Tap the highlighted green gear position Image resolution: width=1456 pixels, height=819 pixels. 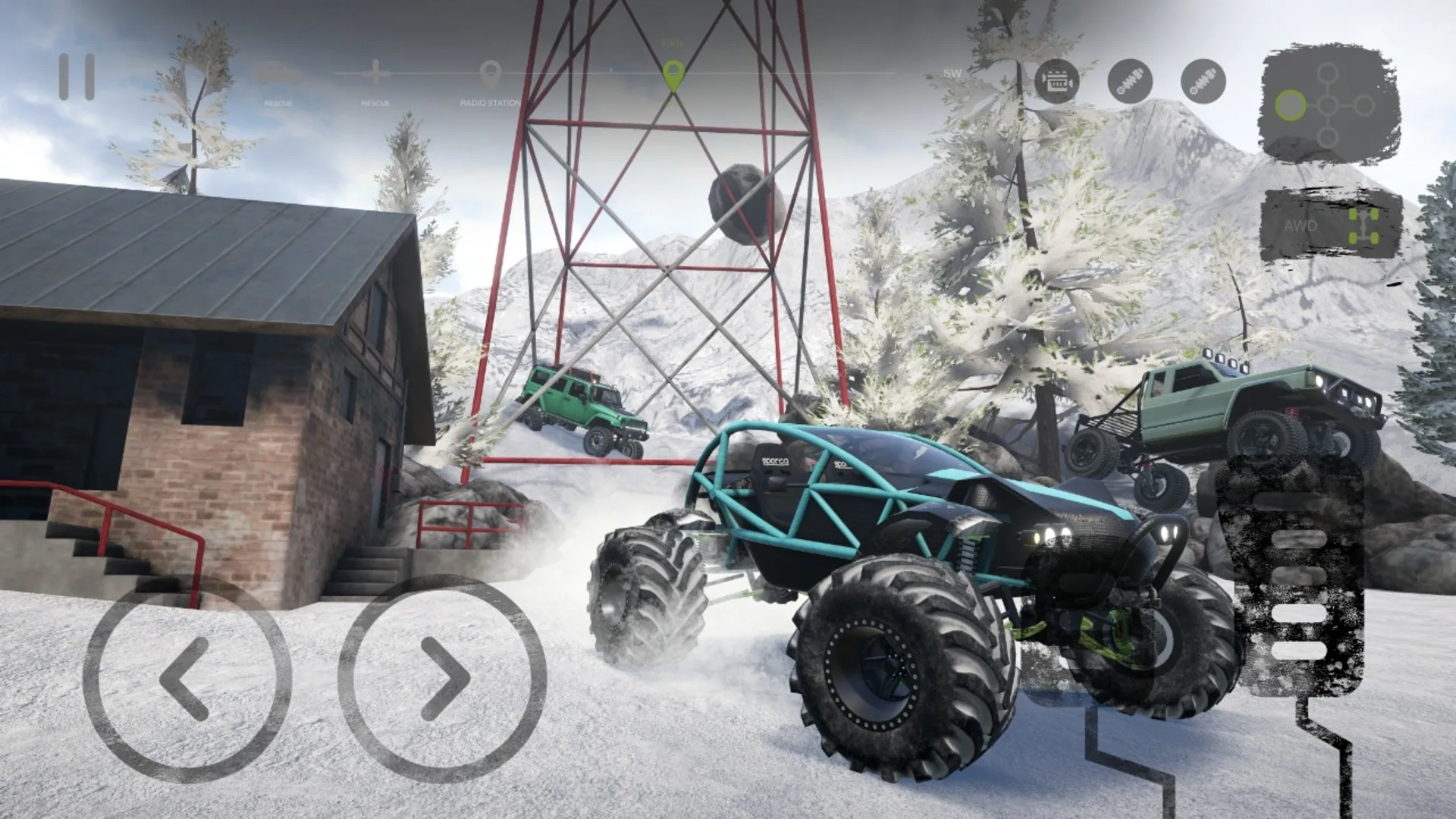(1291, 105)
